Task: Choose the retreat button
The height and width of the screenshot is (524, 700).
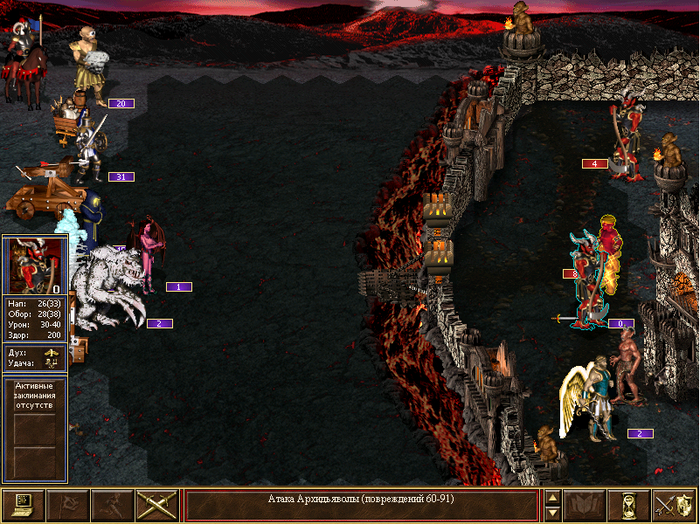Action: [112, 505]
